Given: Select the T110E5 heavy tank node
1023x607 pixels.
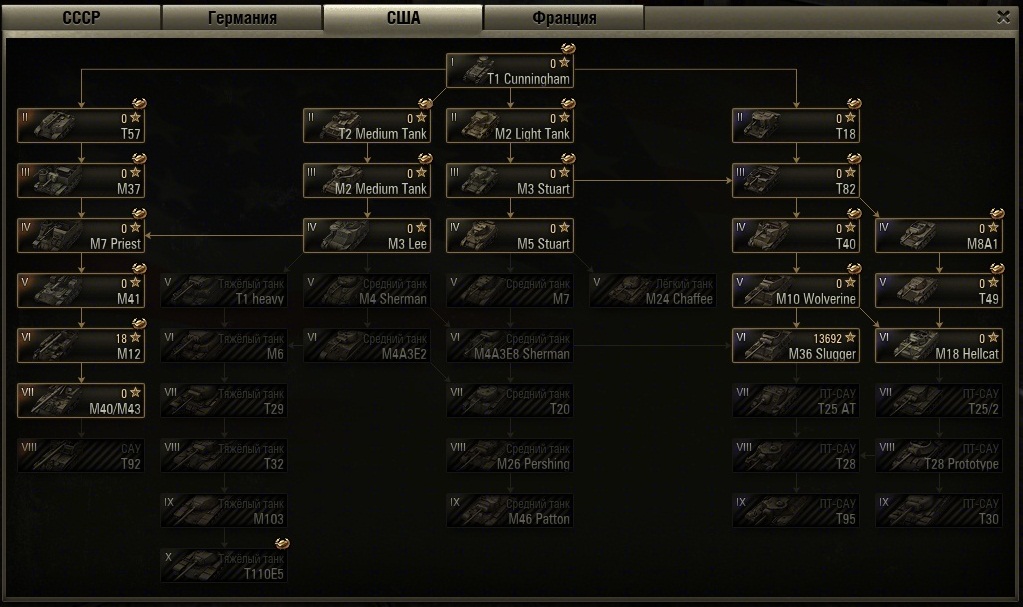Looking at the screenshot, I should [224, 565].
